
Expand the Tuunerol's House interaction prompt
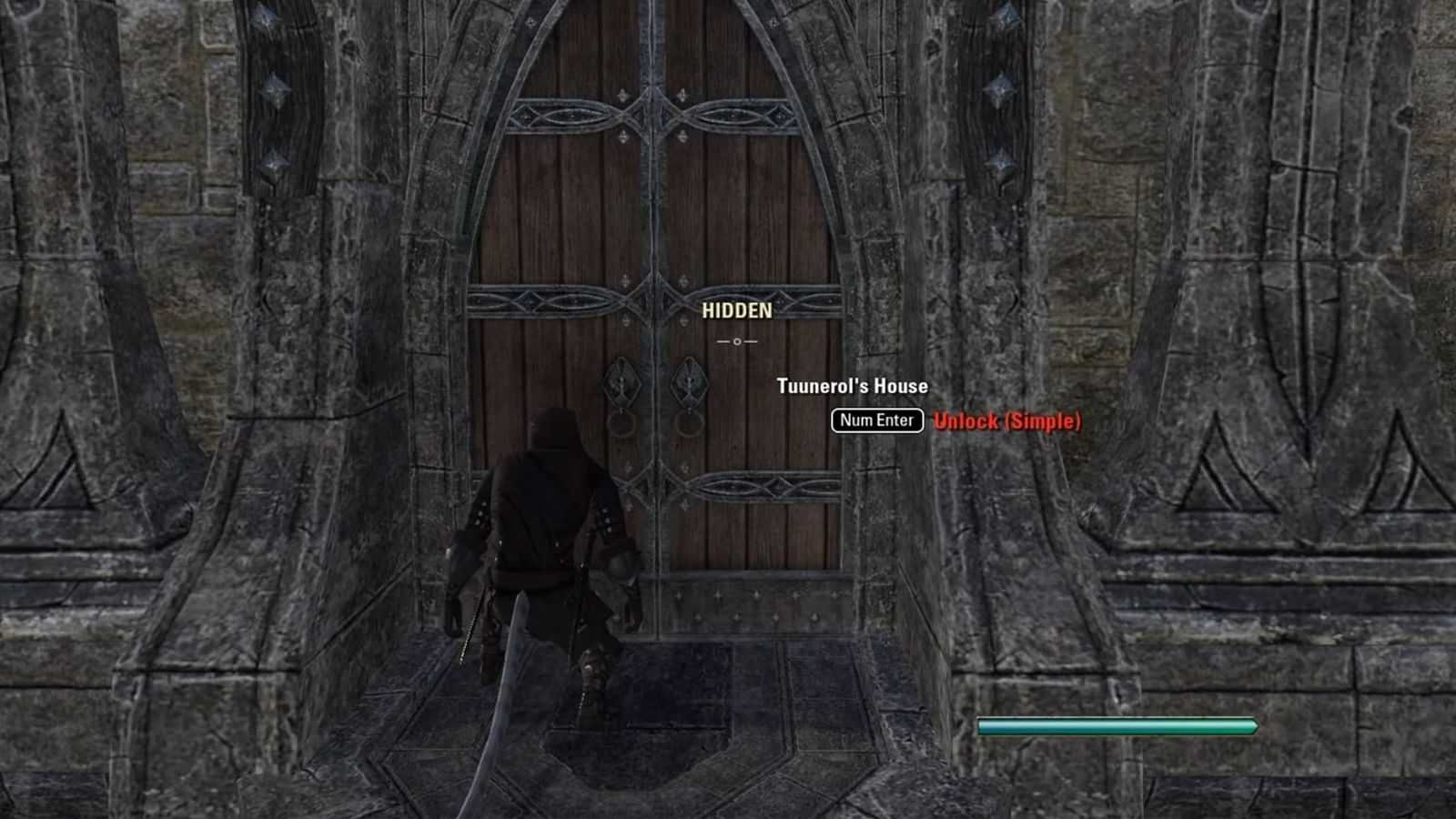pyautogui.click(x=852, y=385)
